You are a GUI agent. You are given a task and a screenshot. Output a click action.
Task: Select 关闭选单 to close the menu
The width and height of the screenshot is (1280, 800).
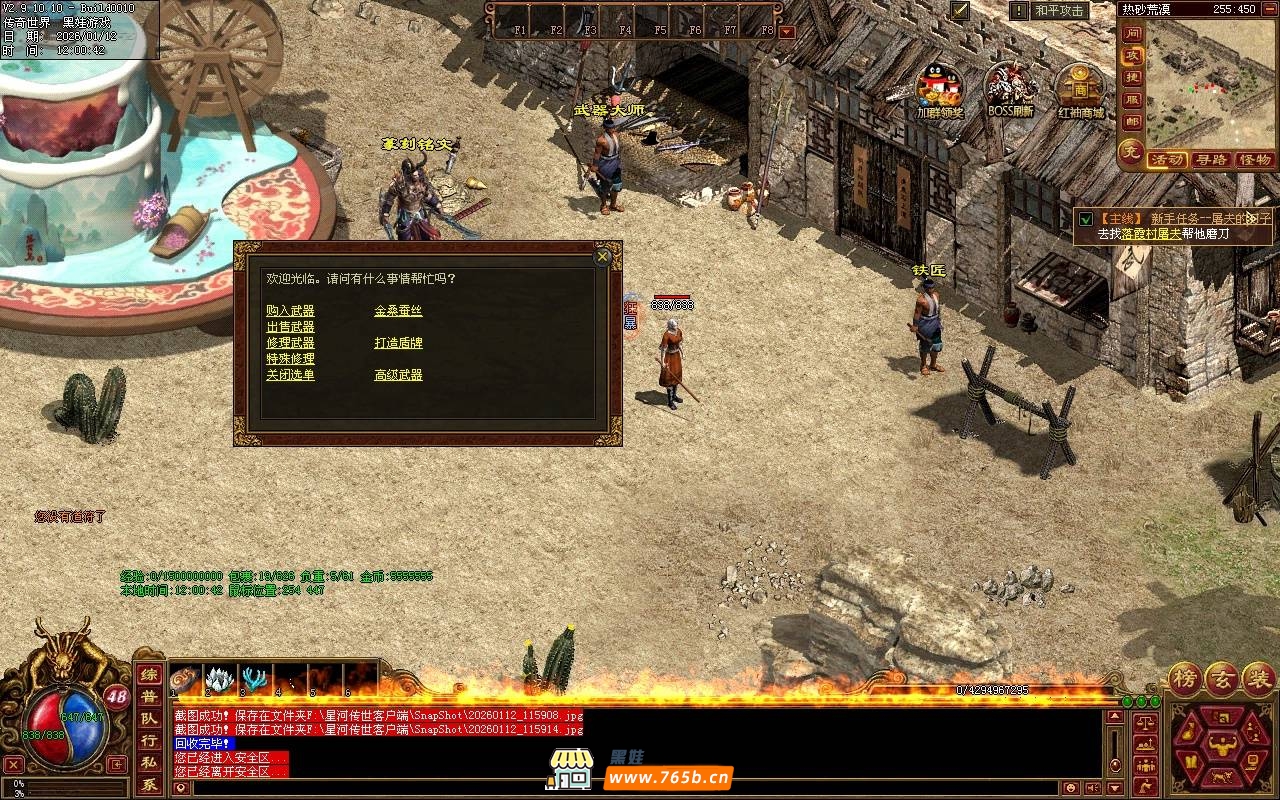[290, 375]
